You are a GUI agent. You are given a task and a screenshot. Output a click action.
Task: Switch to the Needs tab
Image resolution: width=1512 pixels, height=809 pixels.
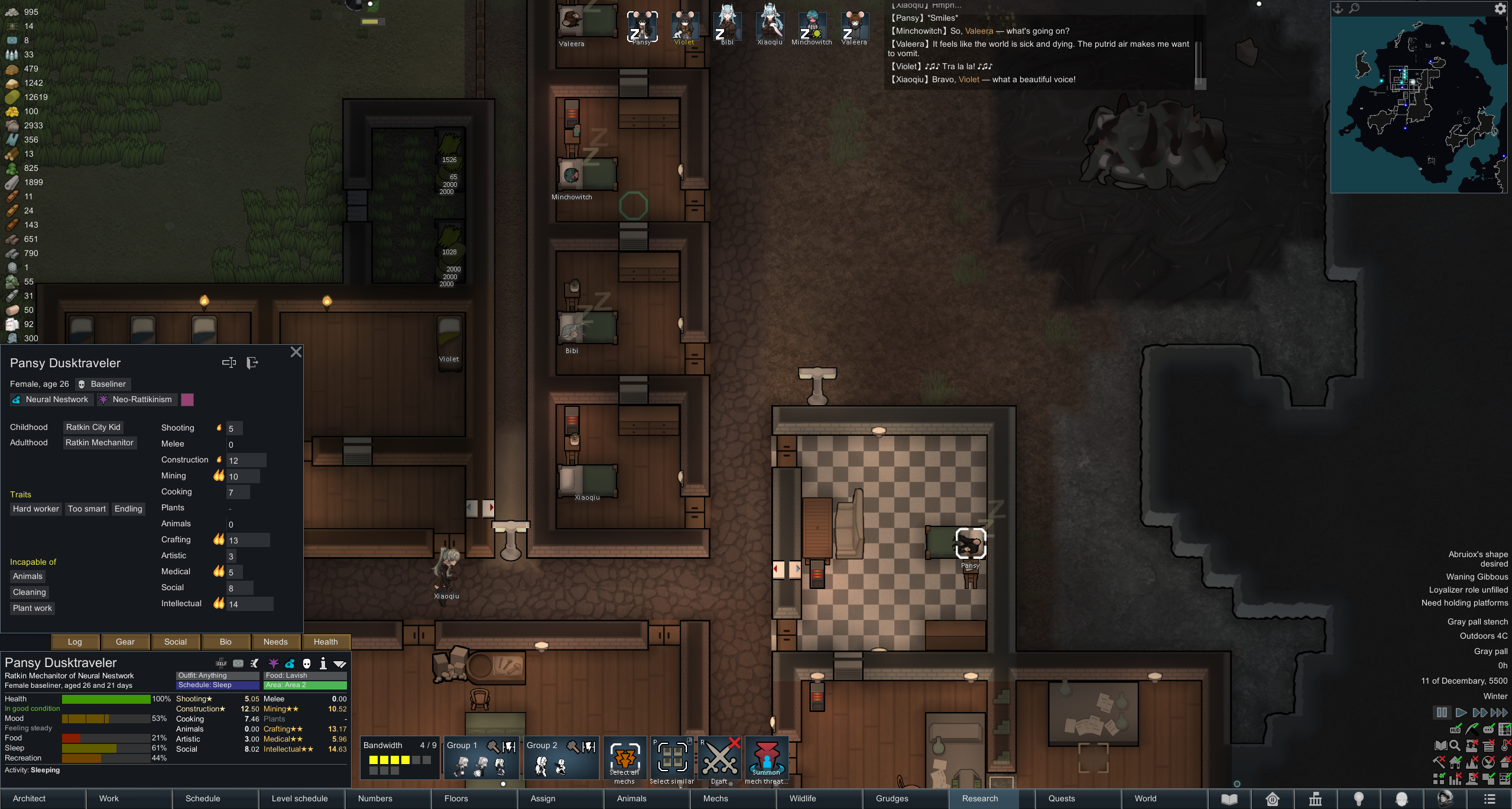click(x=275, y=642)
